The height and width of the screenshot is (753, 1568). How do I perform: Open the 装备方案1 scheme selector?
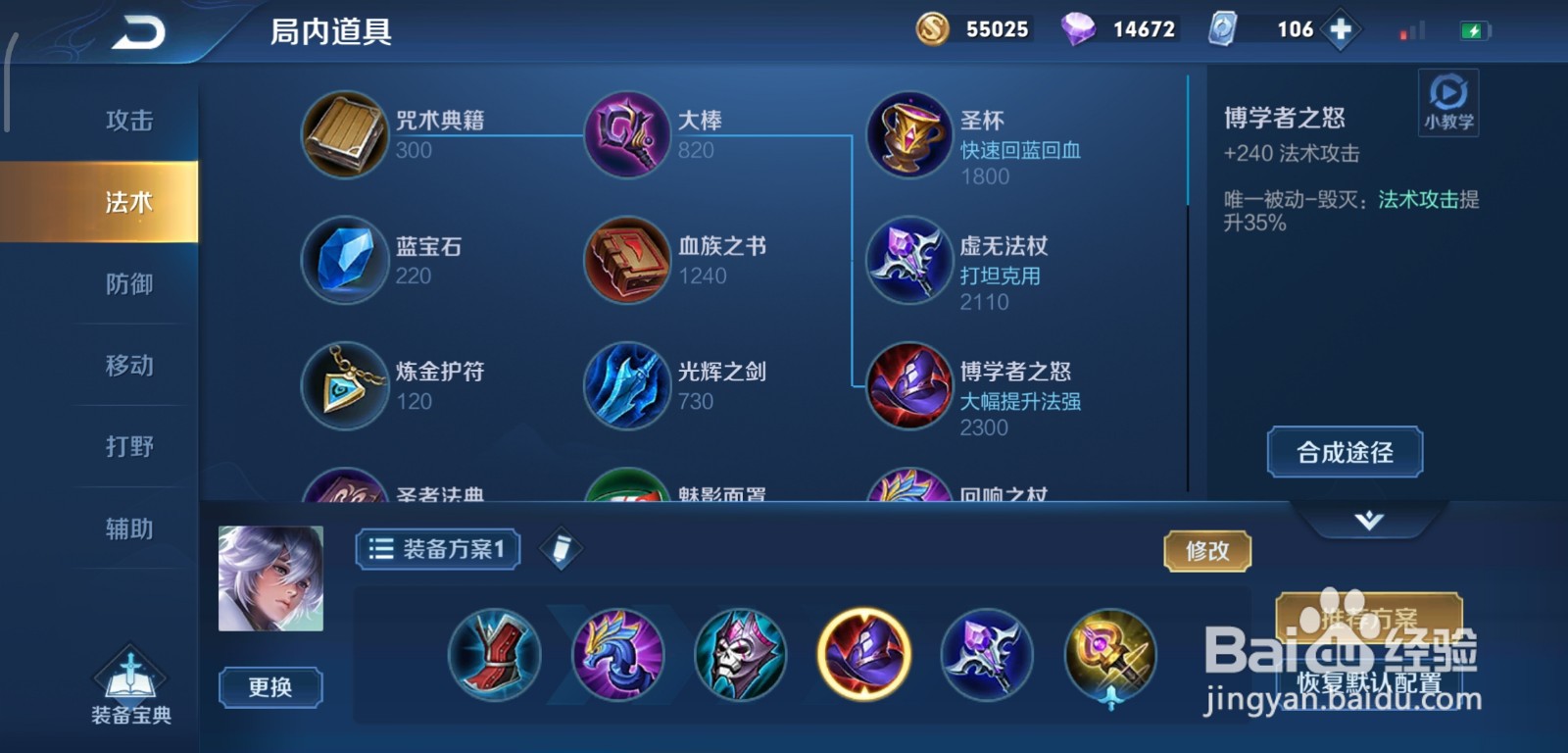pyautogui.click(x=435, y=549)
